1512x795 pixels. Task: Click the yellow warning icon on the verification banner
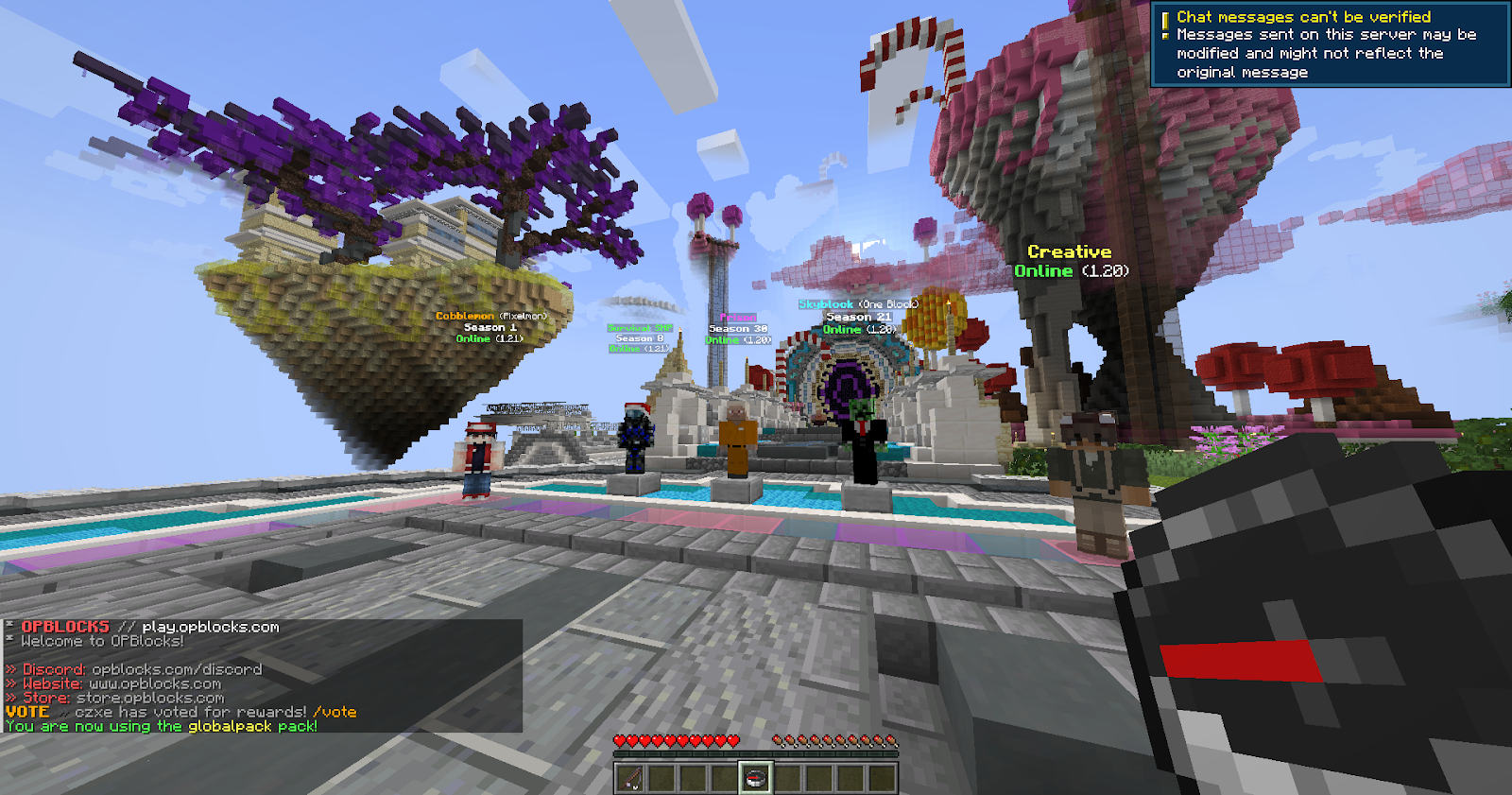point(1167,16)
